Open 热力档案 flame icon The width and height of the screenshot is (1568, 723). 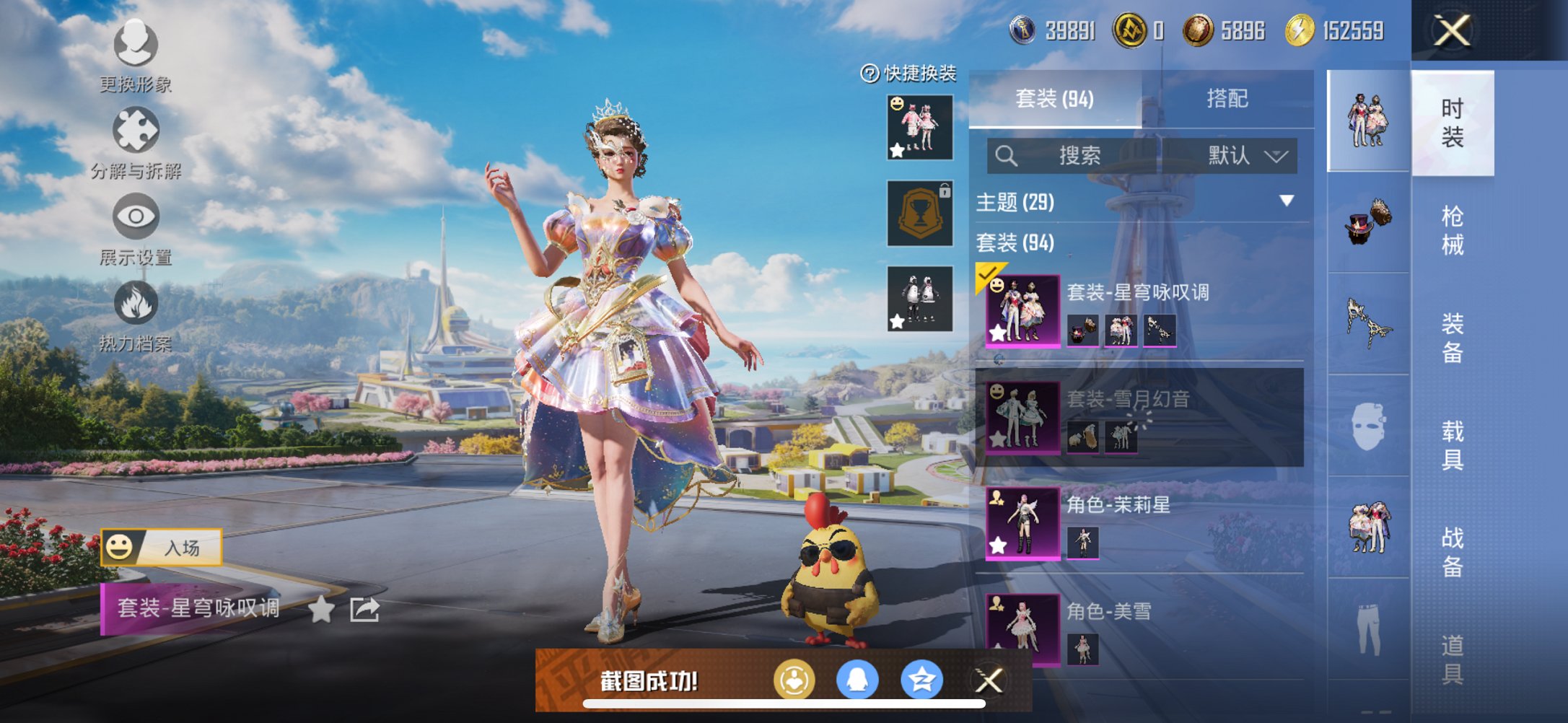coord(136,303)
